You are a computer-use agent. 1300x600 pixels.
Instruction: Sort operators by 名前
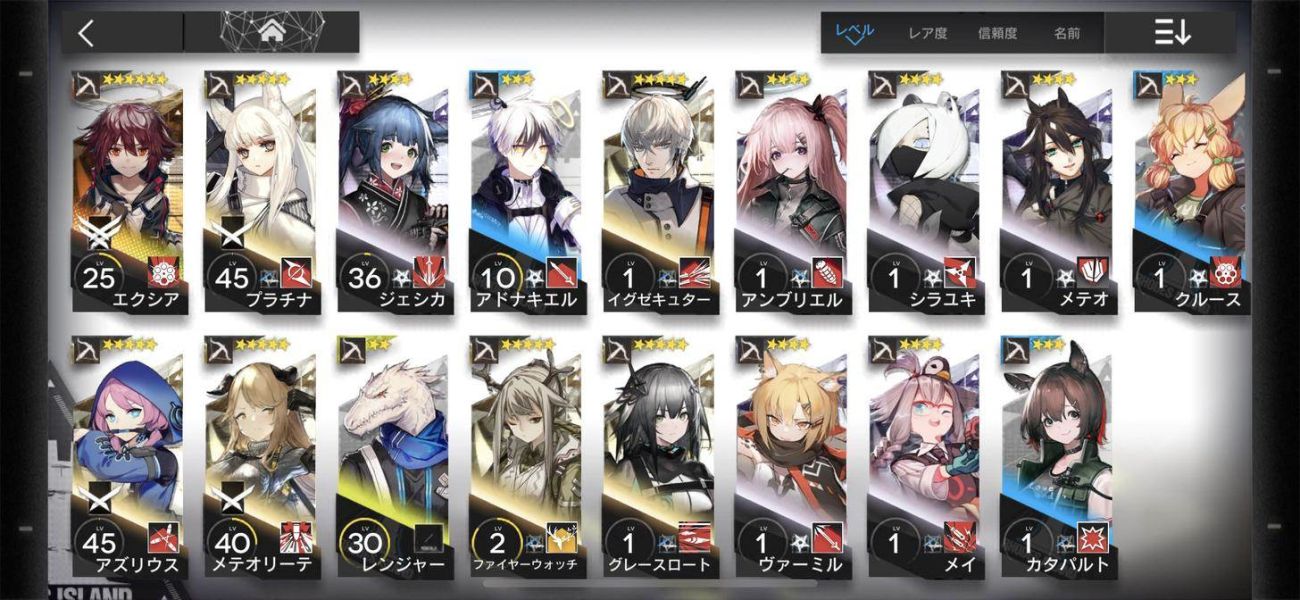point(1066,33)
